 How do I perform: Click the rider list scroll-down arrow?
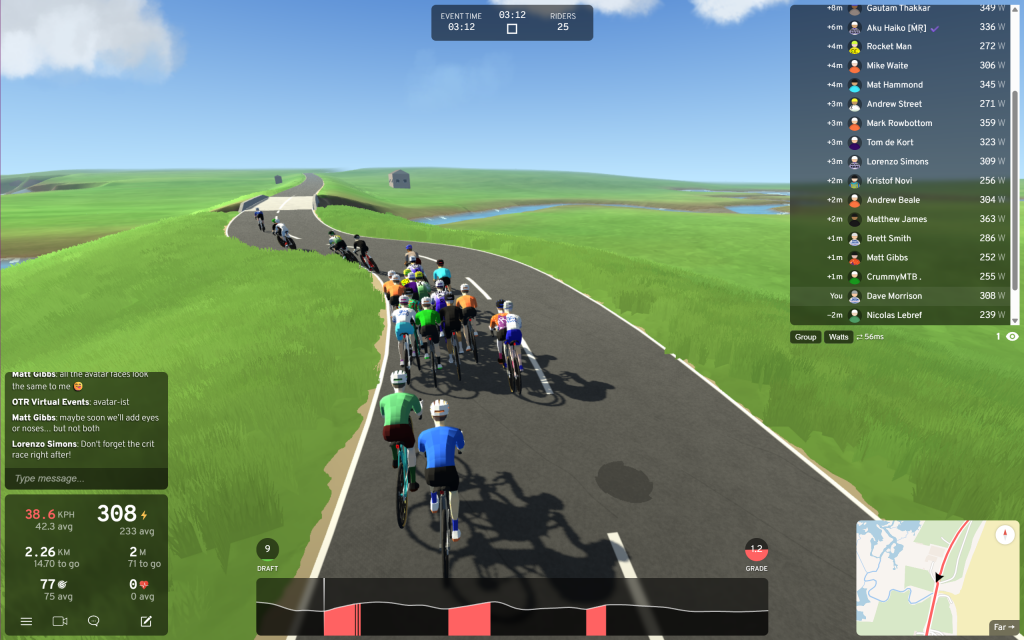pos(1015,320)
